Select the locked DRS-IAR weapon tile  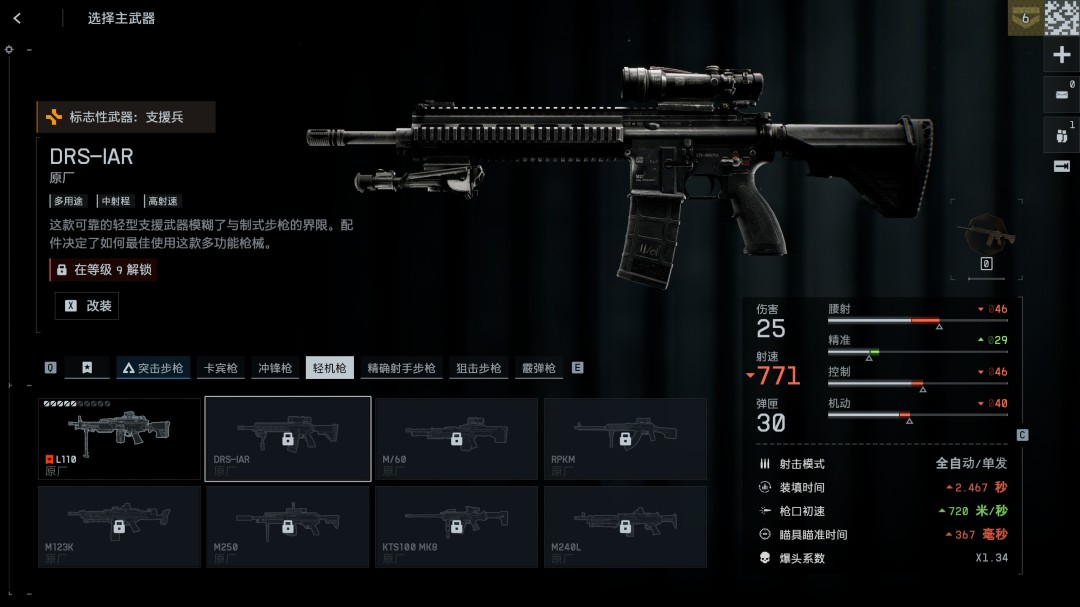coord(288,438)
